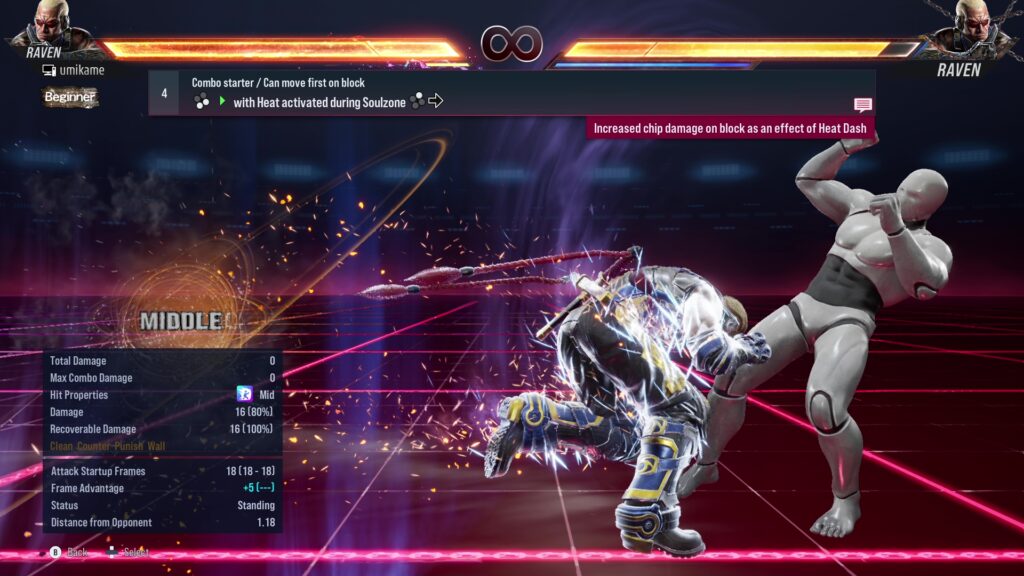Image resolution: width=1024 pixels, height=576 pixels.
Task: Click the Beginner rank badge
Action: coord(70,97)
